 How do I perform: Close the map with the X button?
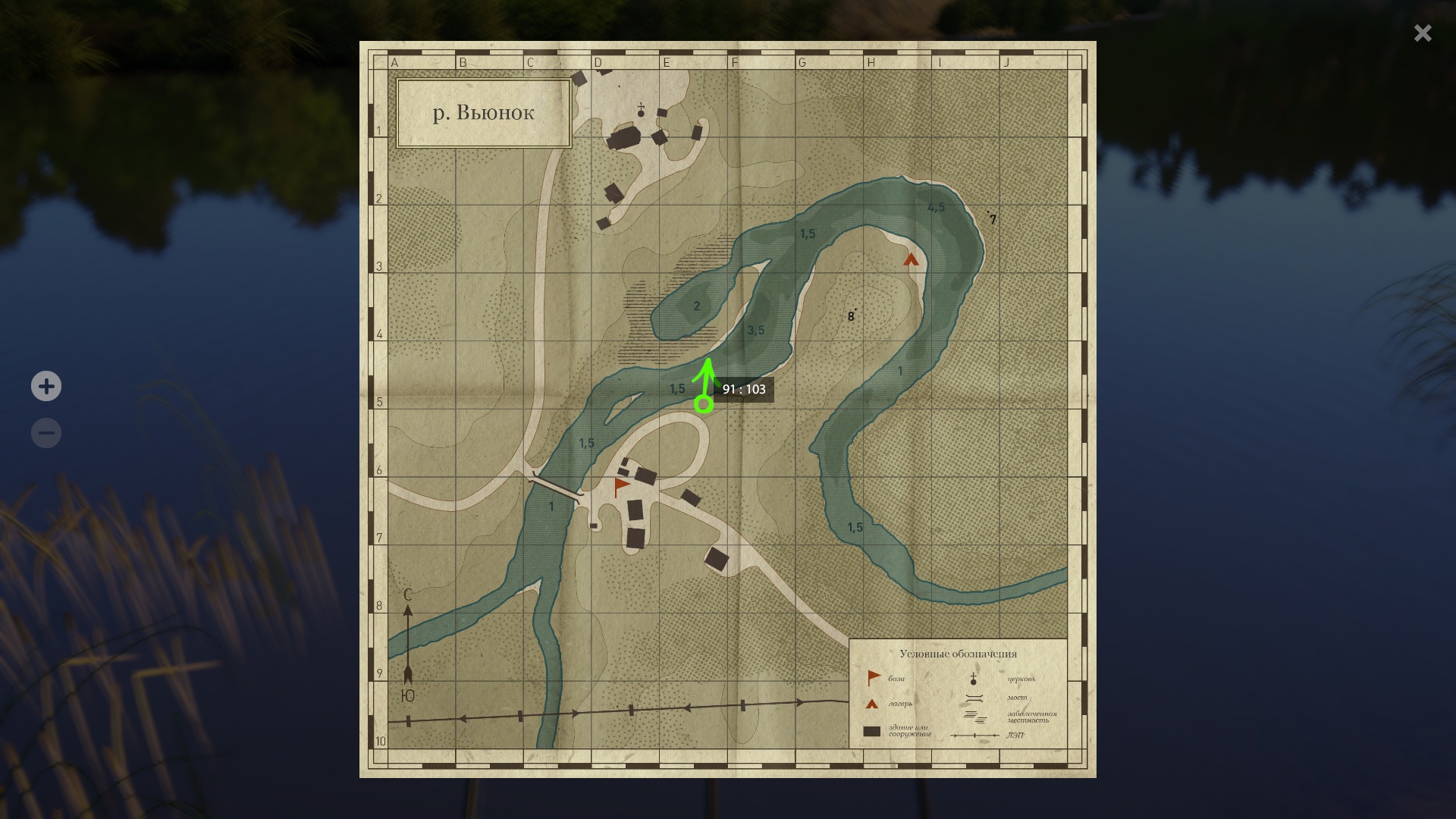click(1423, 33)
